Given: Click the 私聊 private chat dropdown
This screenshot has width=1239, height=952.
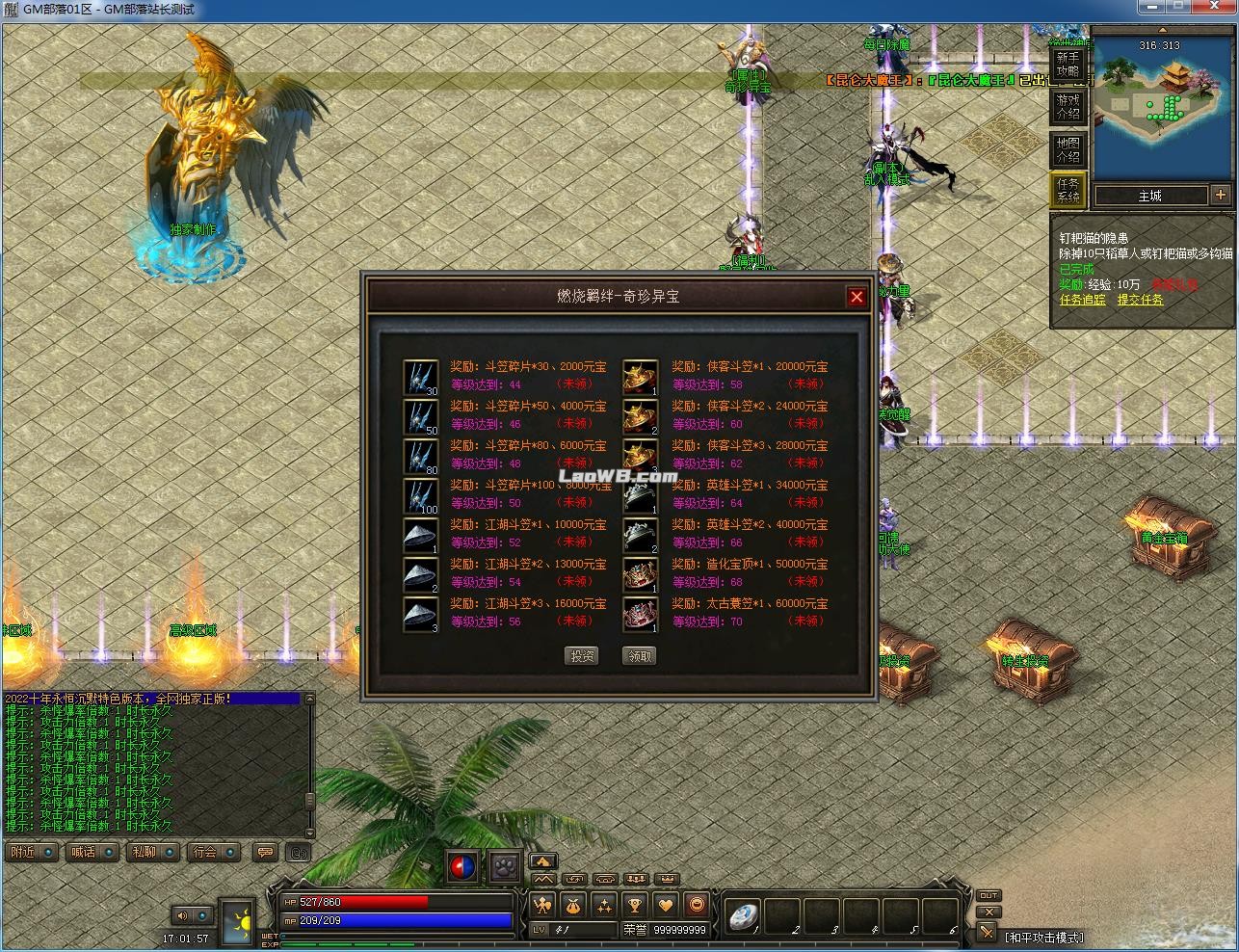Looking at the screenshot, I should coord(168,853).
